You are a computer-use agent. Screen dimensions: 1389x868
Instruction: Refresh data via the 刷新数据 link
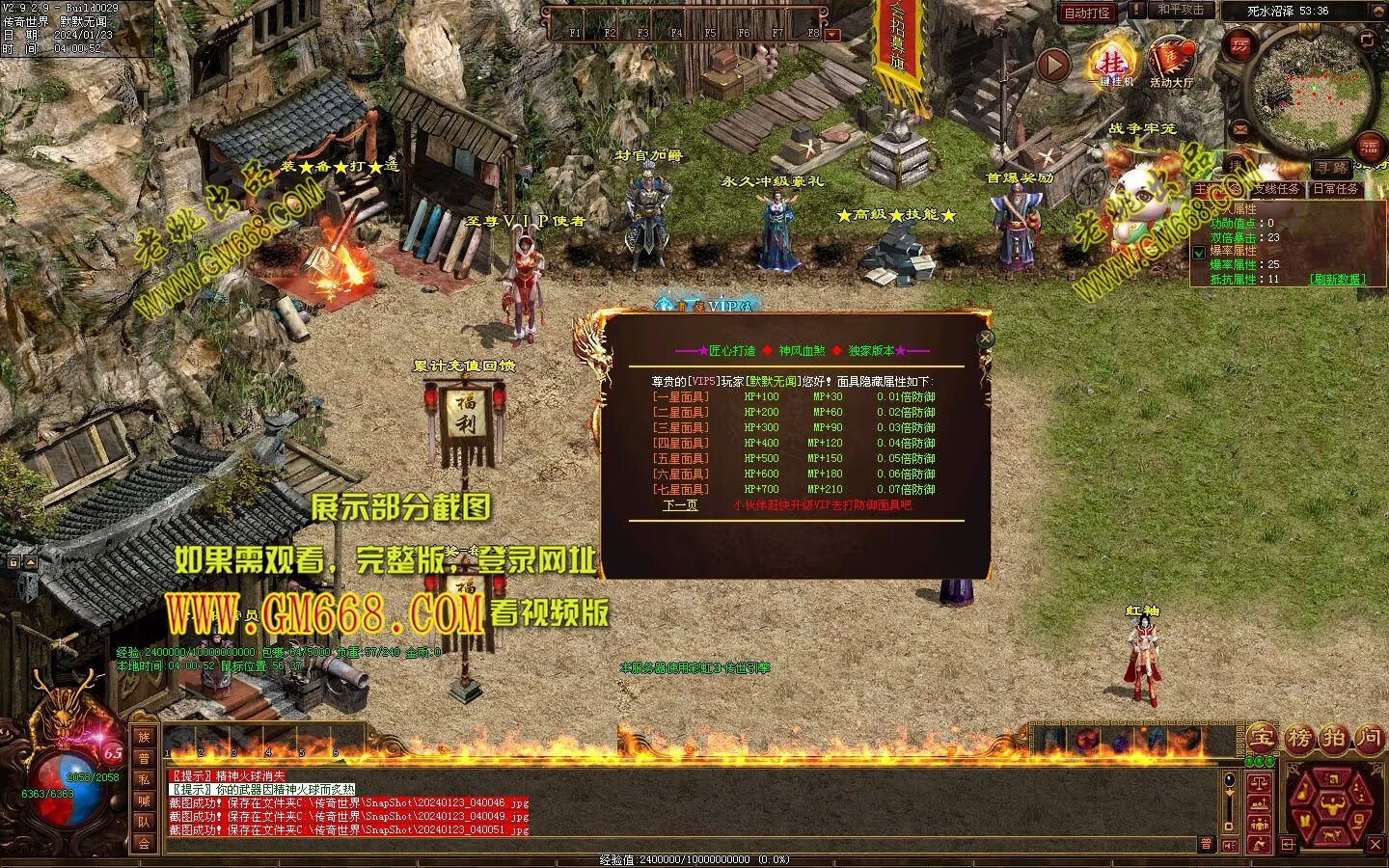[x=1337, y=279]
